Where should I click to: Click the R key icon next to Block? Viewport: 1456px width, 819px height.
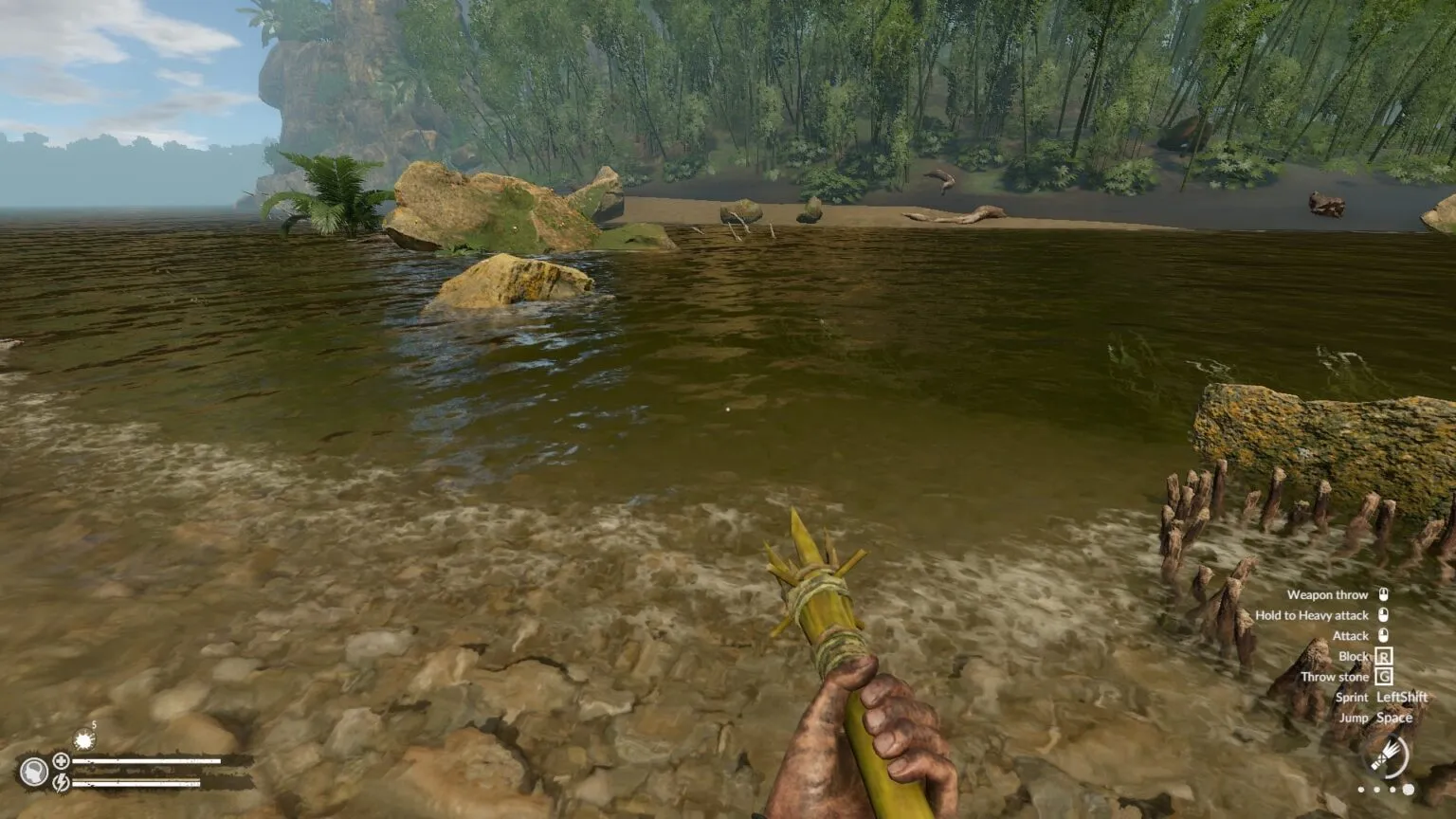pos(1384,656)
